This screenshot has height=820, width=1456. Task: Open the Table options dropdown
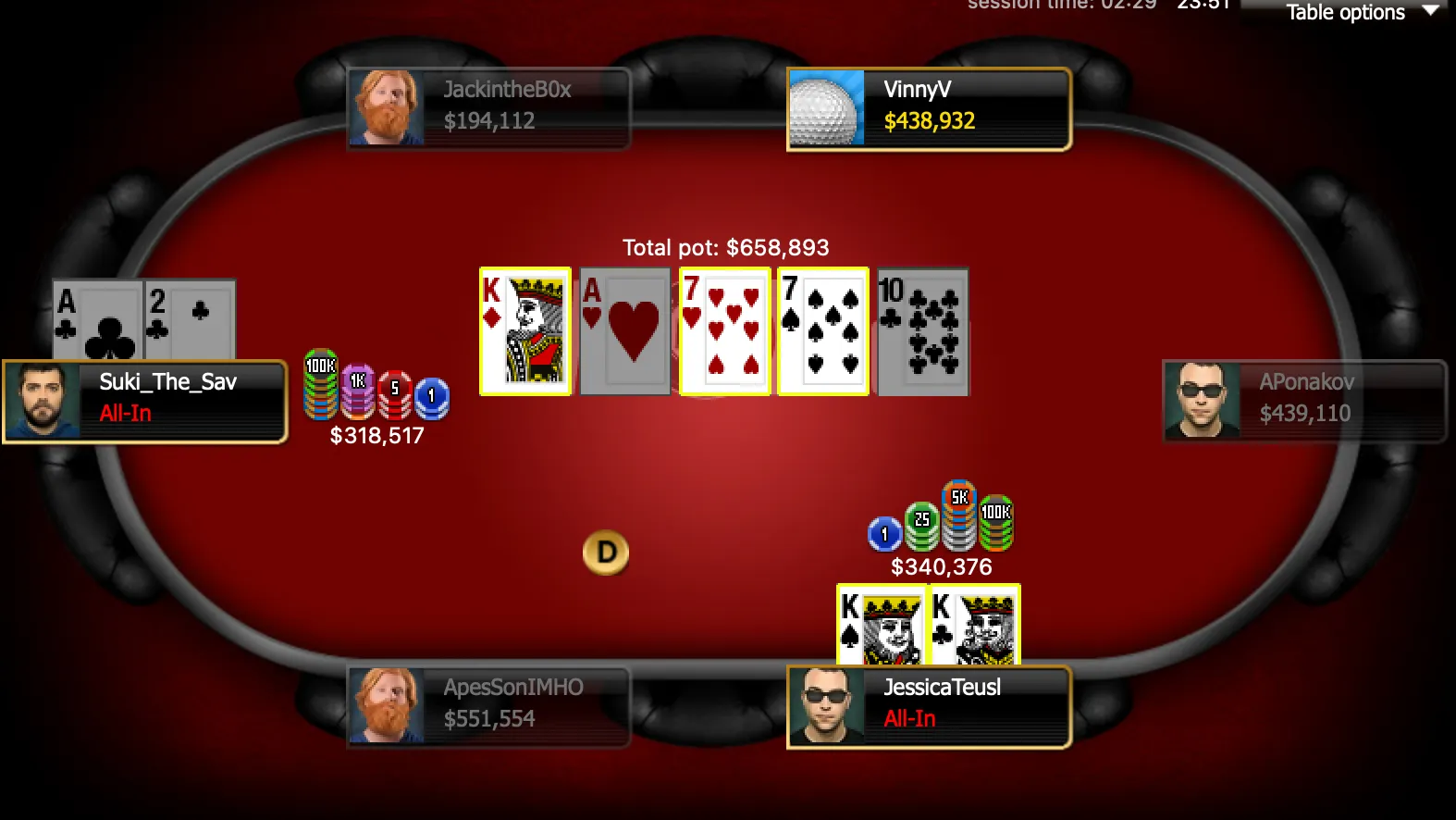[1359, 12]
